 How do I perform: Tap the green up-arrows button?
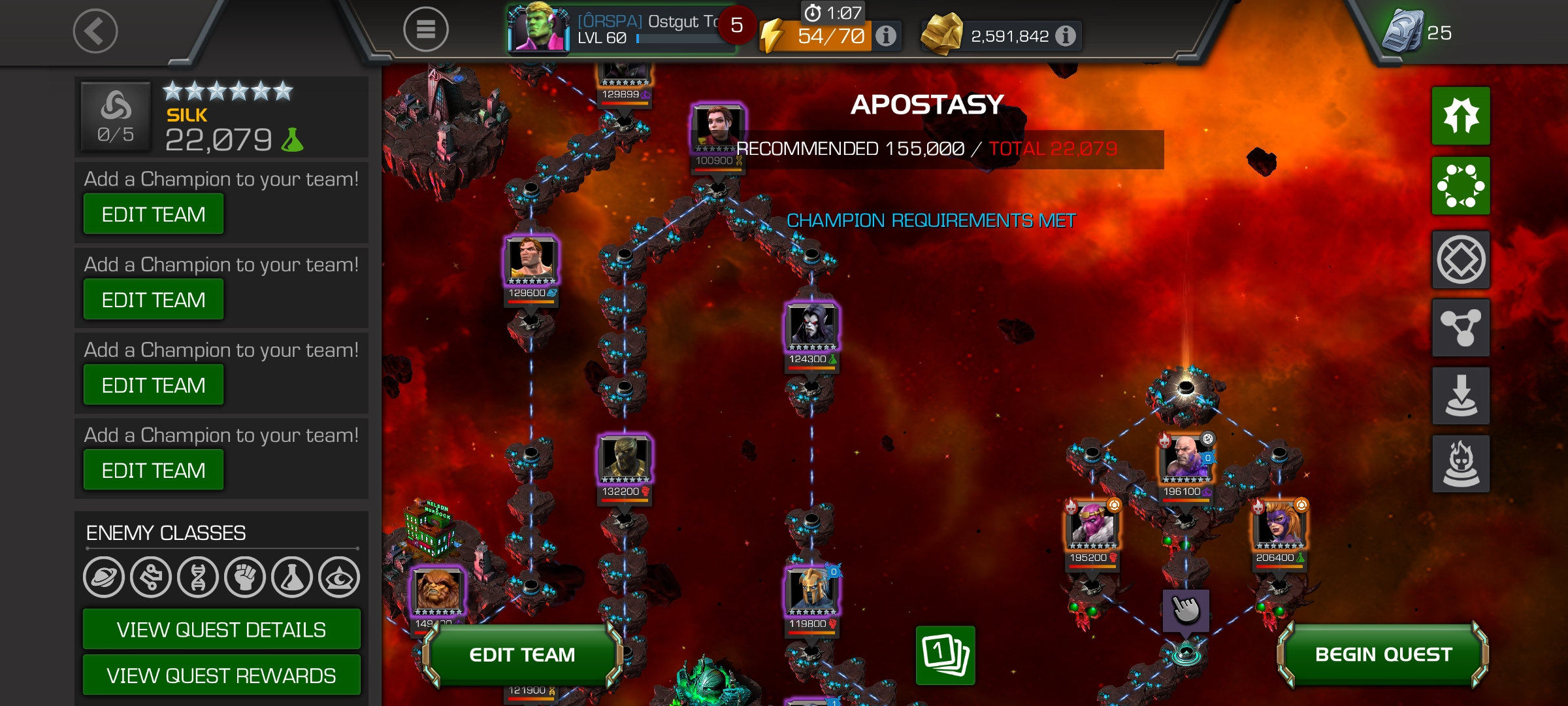tap(1461, 116)
